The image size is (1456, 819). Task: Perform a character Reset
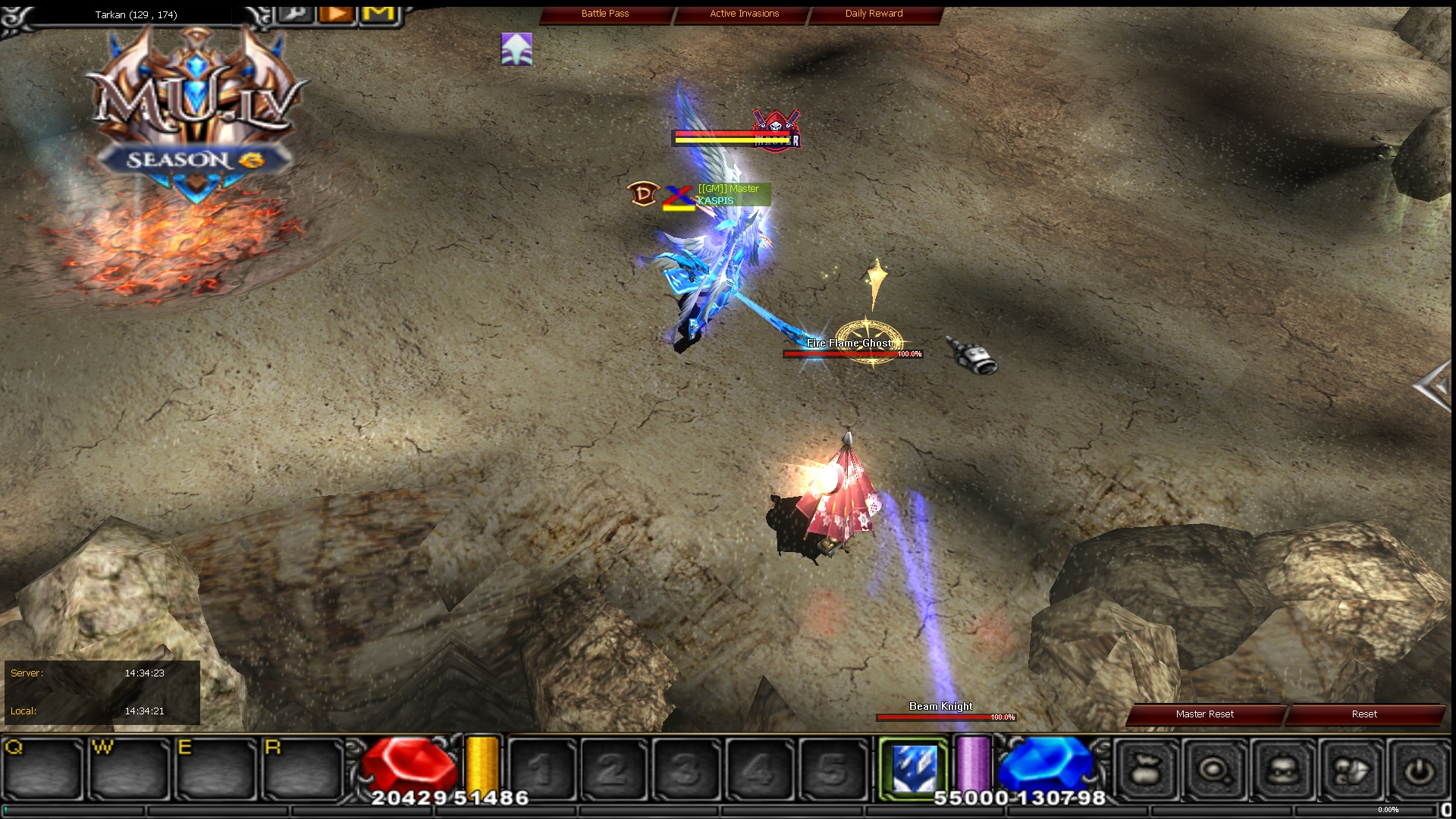[x=1363, y=714]
